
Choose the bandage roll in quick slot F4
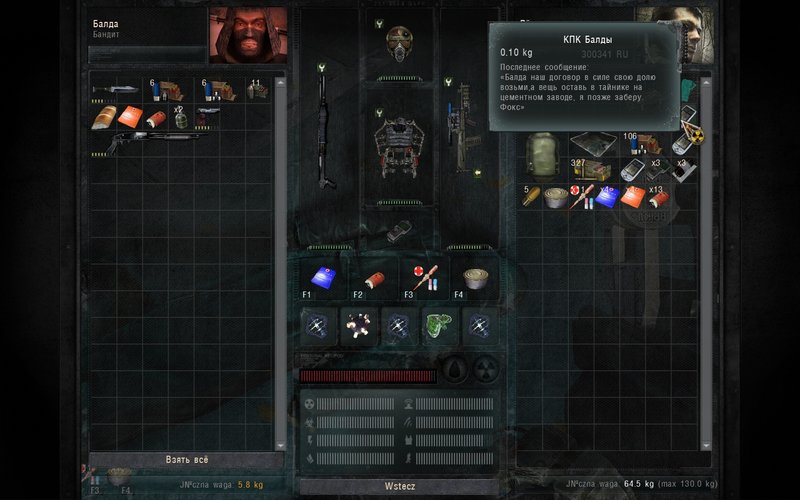[476, 277]
